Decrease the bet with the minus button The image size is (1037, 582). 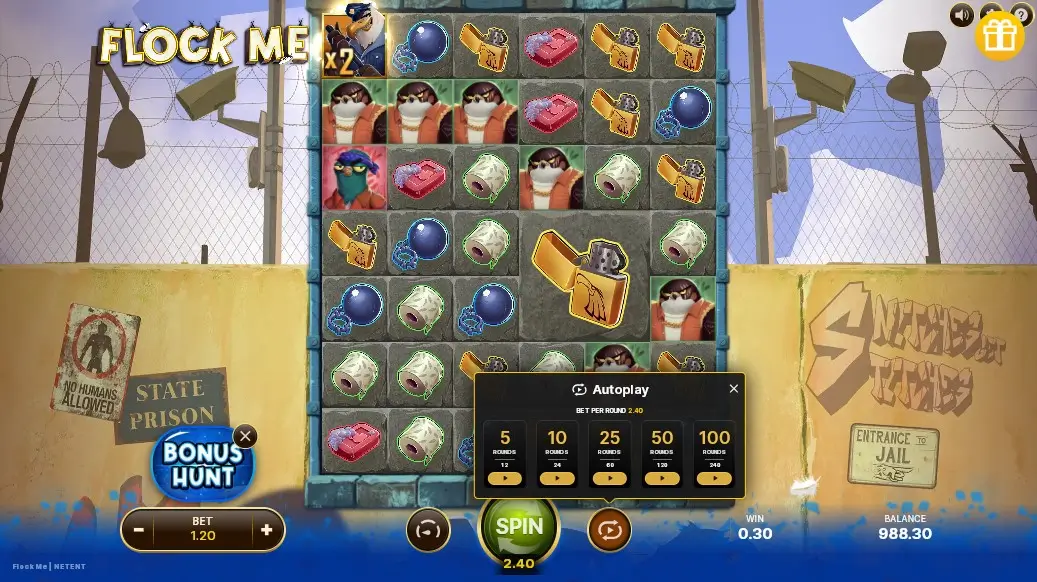point(139,530)
